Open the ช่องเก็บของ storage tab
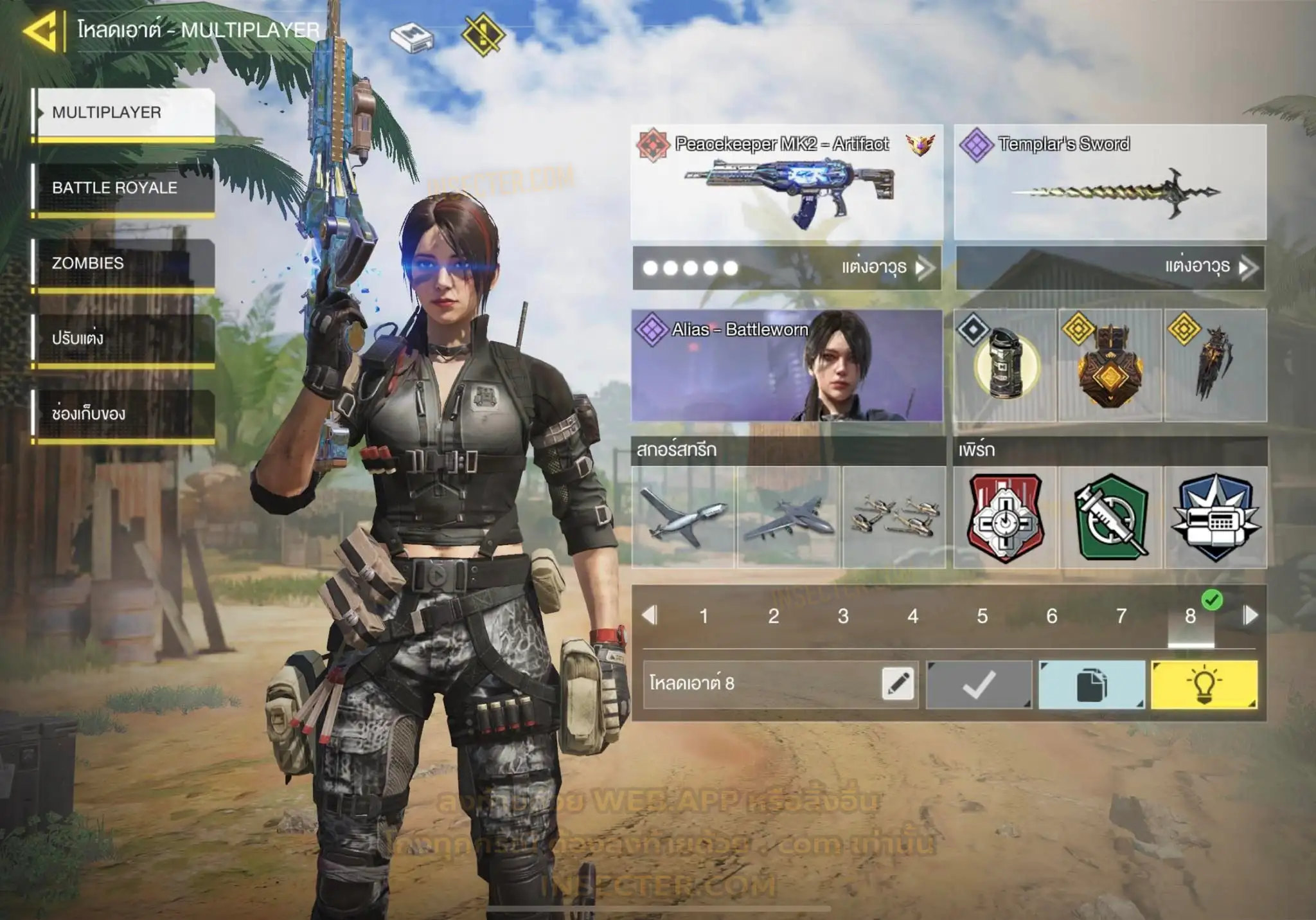The height and width of the screenshot is (920, 1316). tap(123, 413)
